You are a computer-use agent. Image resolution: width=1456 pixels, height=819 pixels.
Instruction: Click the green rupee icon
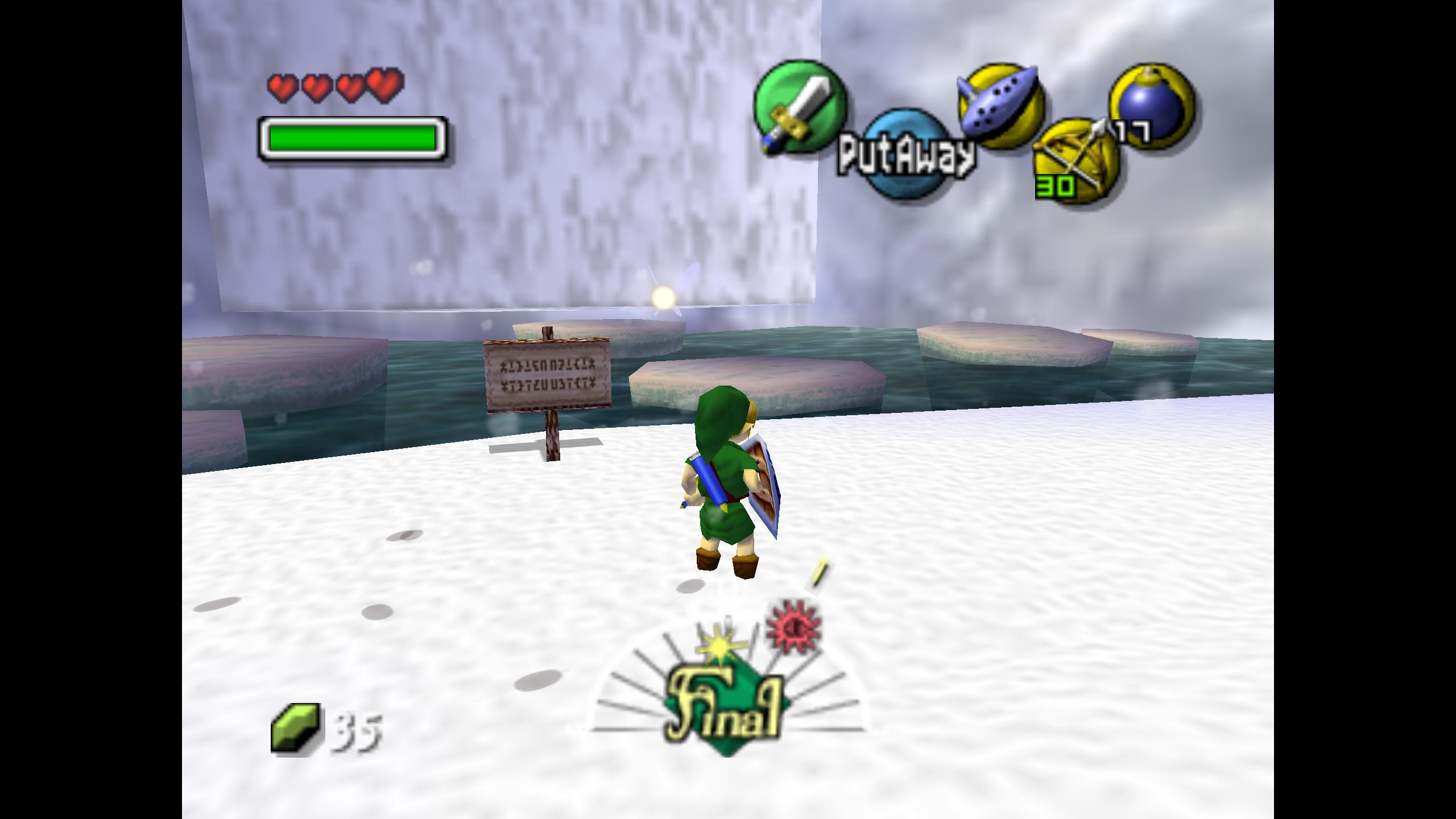[295, 729]
